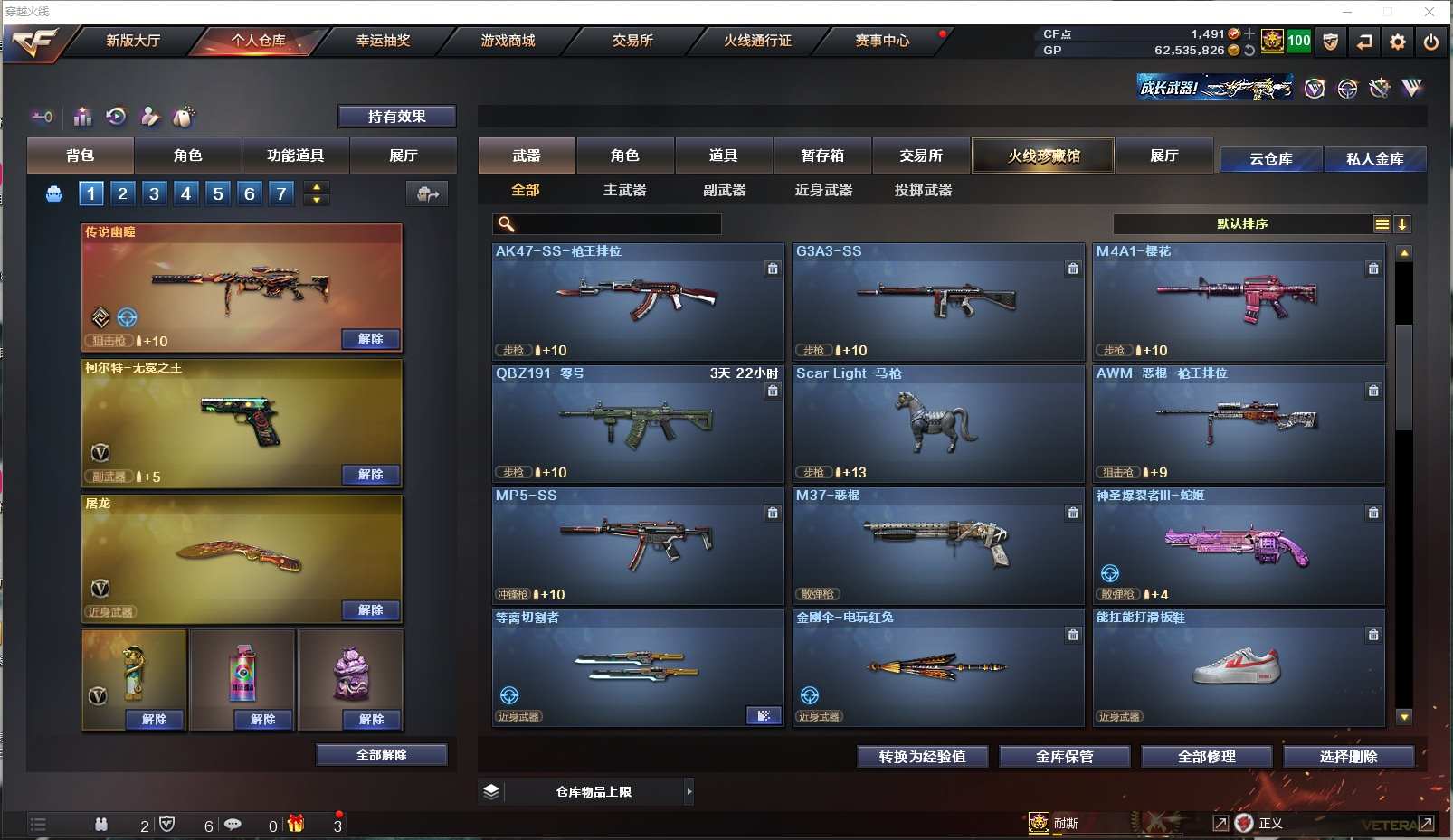Open the 火线珍藏馆 tab
Viewport: 1453px width, 840px height.
[1043, 156]
